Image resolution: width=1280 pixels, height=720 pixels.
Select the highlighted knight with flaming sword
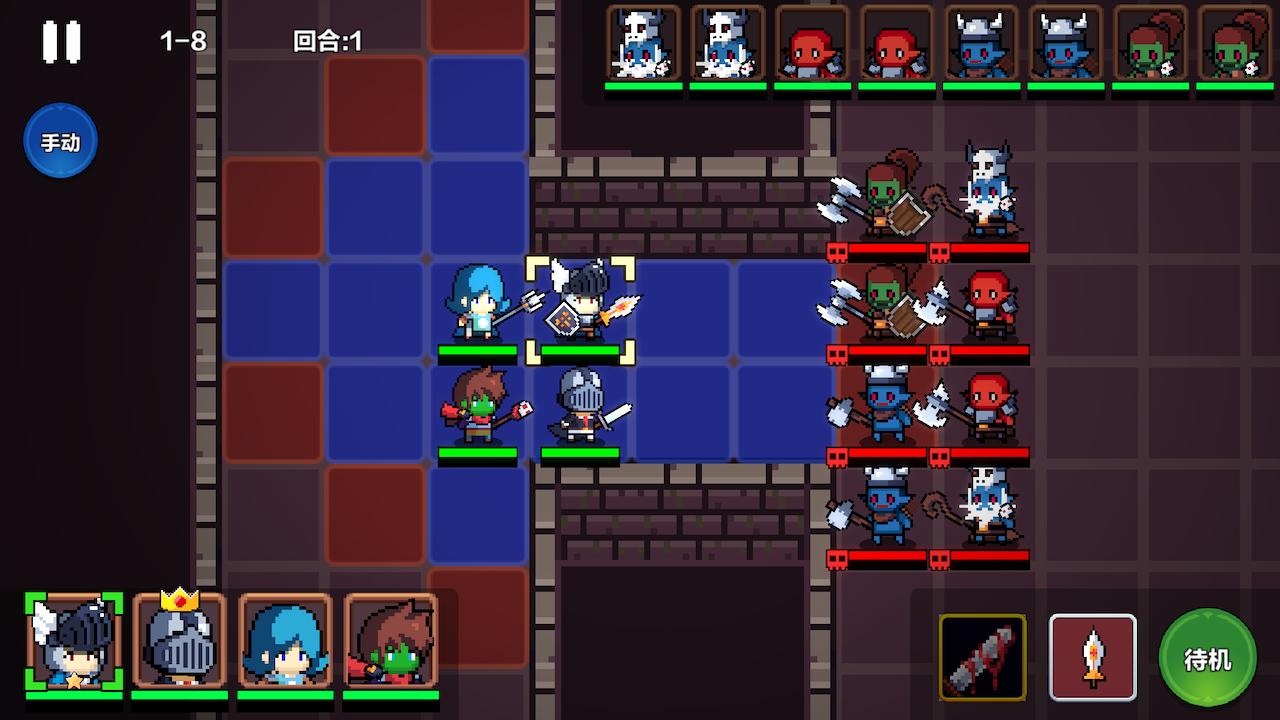click(x=583, y=310)
